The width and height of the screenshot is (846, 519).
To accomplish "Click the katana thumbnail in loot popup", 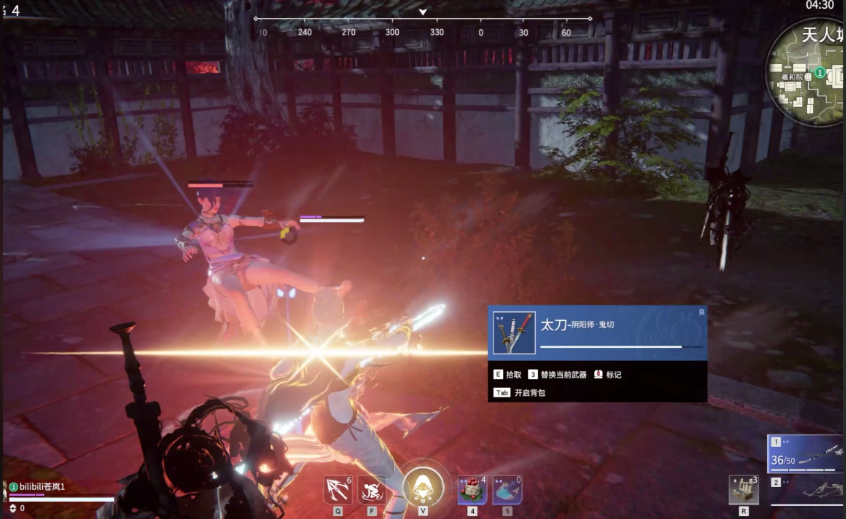I will [x=515, y=331].
